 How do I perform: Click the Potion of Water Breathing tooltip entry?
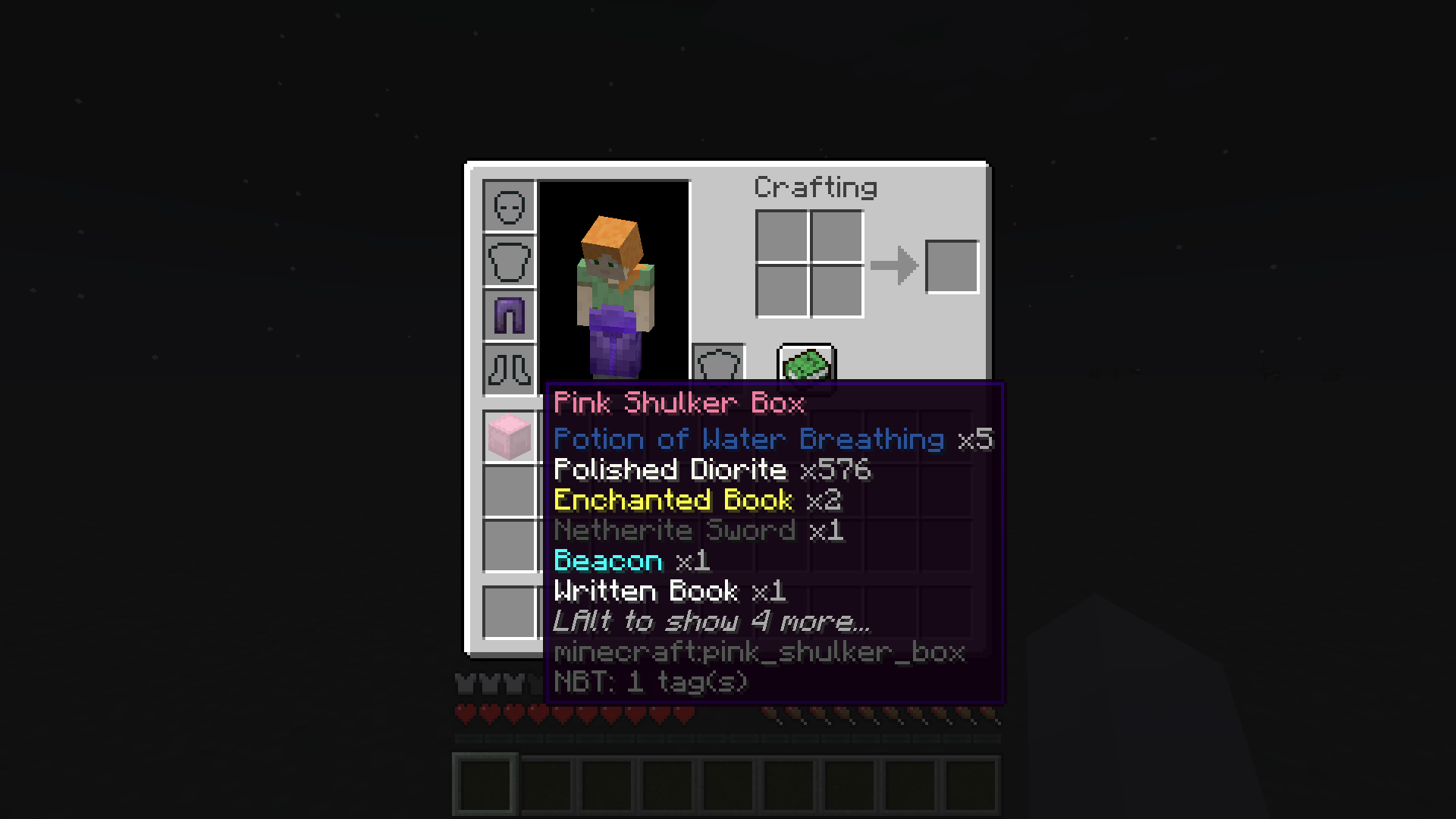point(747,439)
